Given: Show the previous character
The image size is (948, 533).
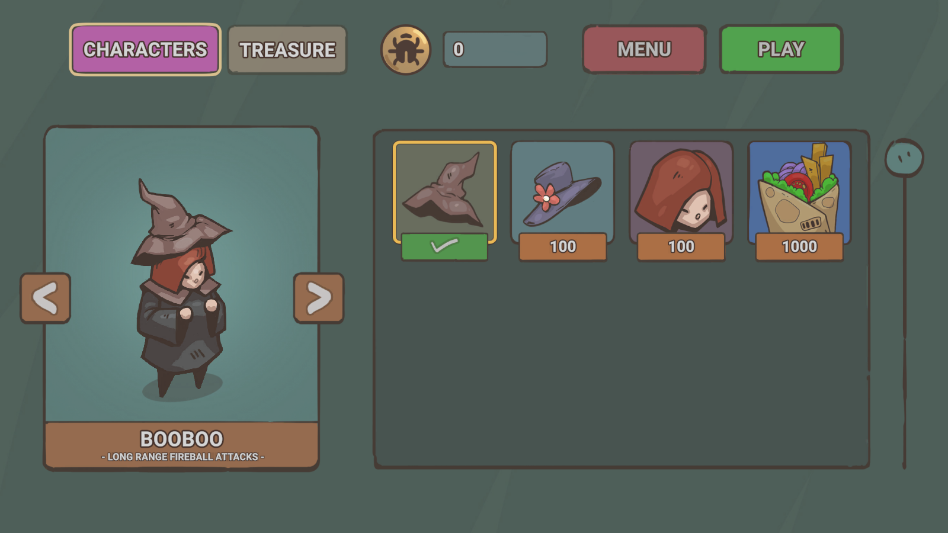Looking at the screenshot, I should [x=45, y=298].
